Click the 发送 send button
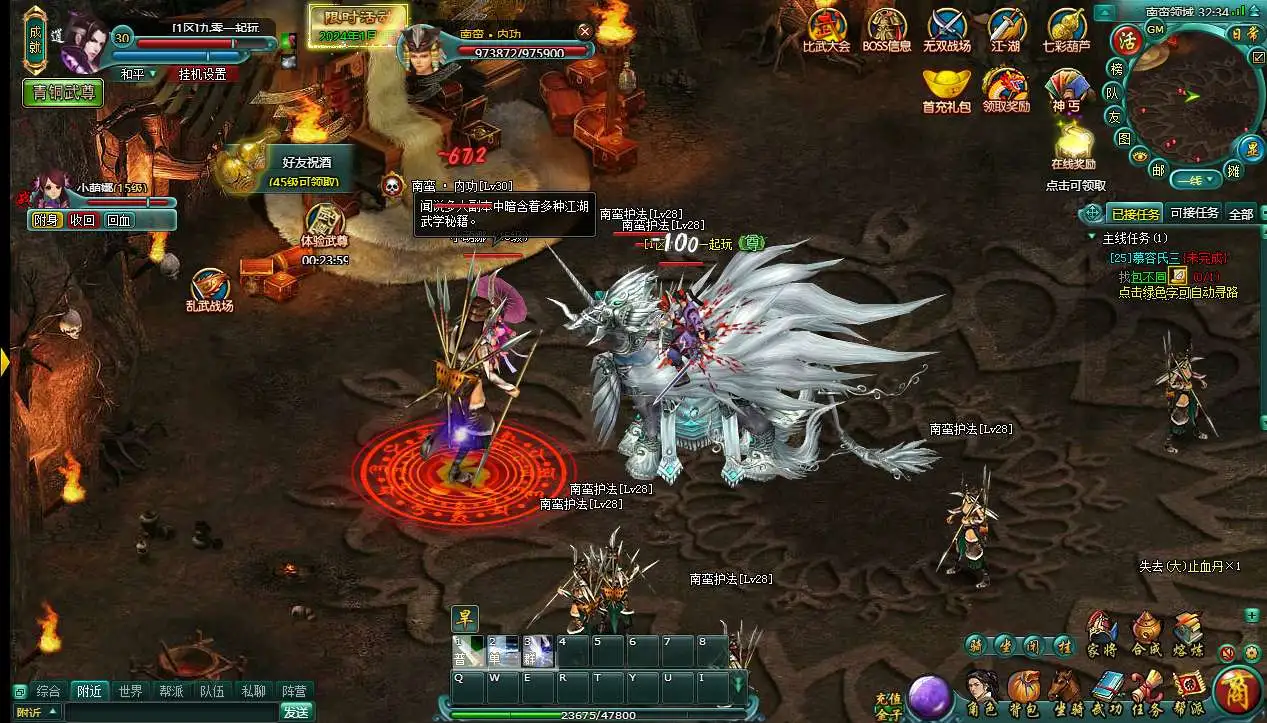 296,712
